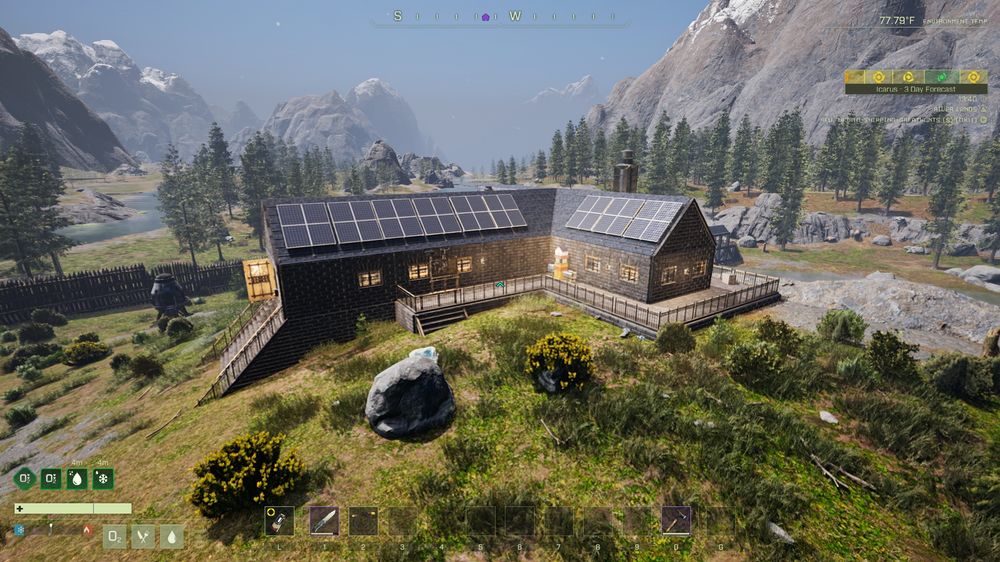The width and height of the screenshot is (1000, 562).
Task: Click the green storm icon in forecast
Action: pyautogui.click(x=940, y=76)
